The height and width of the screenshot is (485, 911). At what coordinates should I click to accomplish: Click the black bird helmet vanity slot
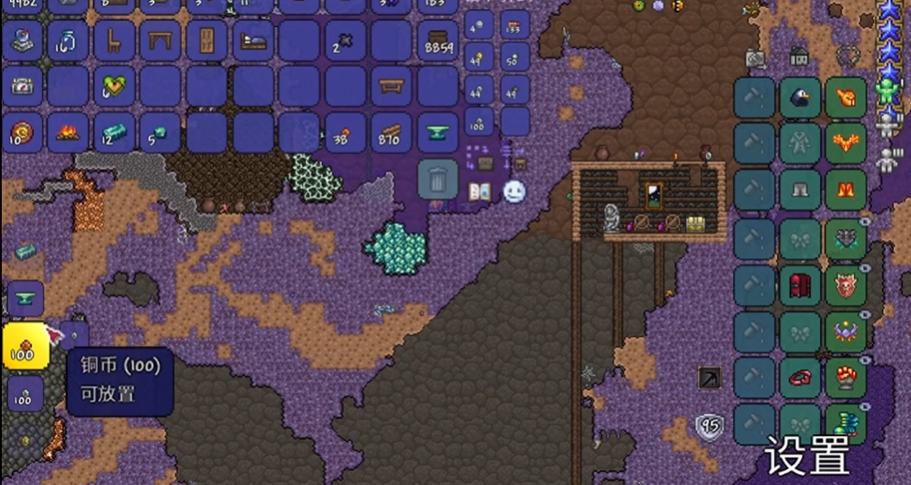tap(800, 98)
